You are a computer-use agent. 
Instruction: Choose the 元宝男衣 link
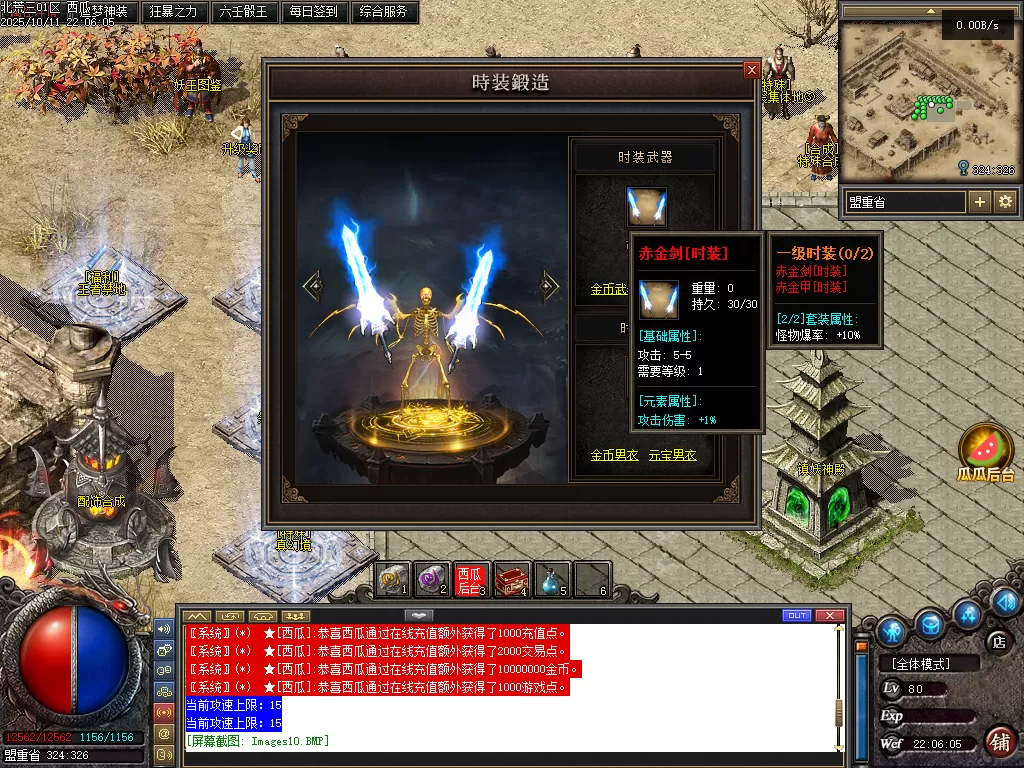672,455
